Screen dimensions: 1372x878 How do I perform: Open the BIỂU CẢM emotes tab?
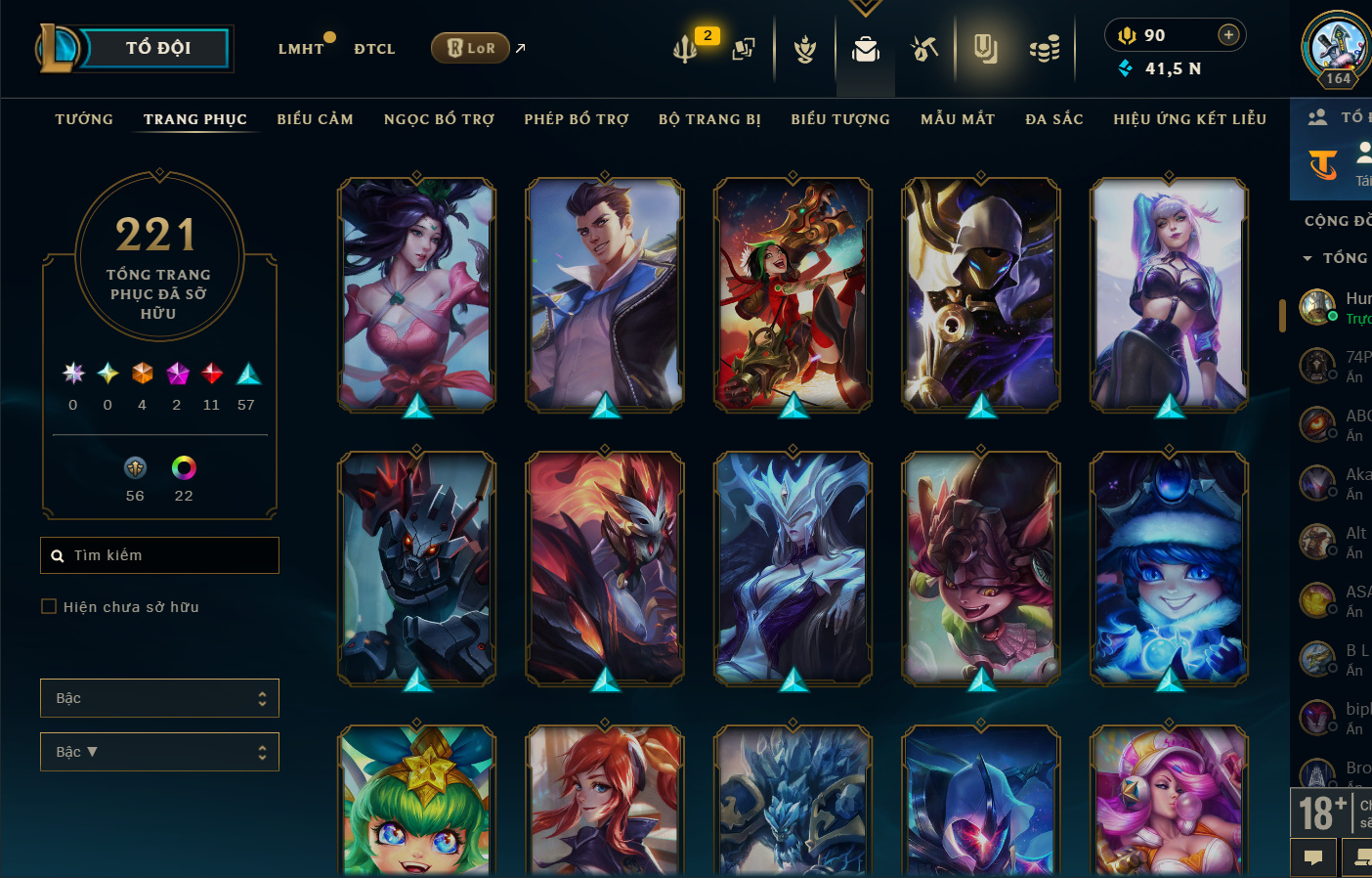coord(315,119)
